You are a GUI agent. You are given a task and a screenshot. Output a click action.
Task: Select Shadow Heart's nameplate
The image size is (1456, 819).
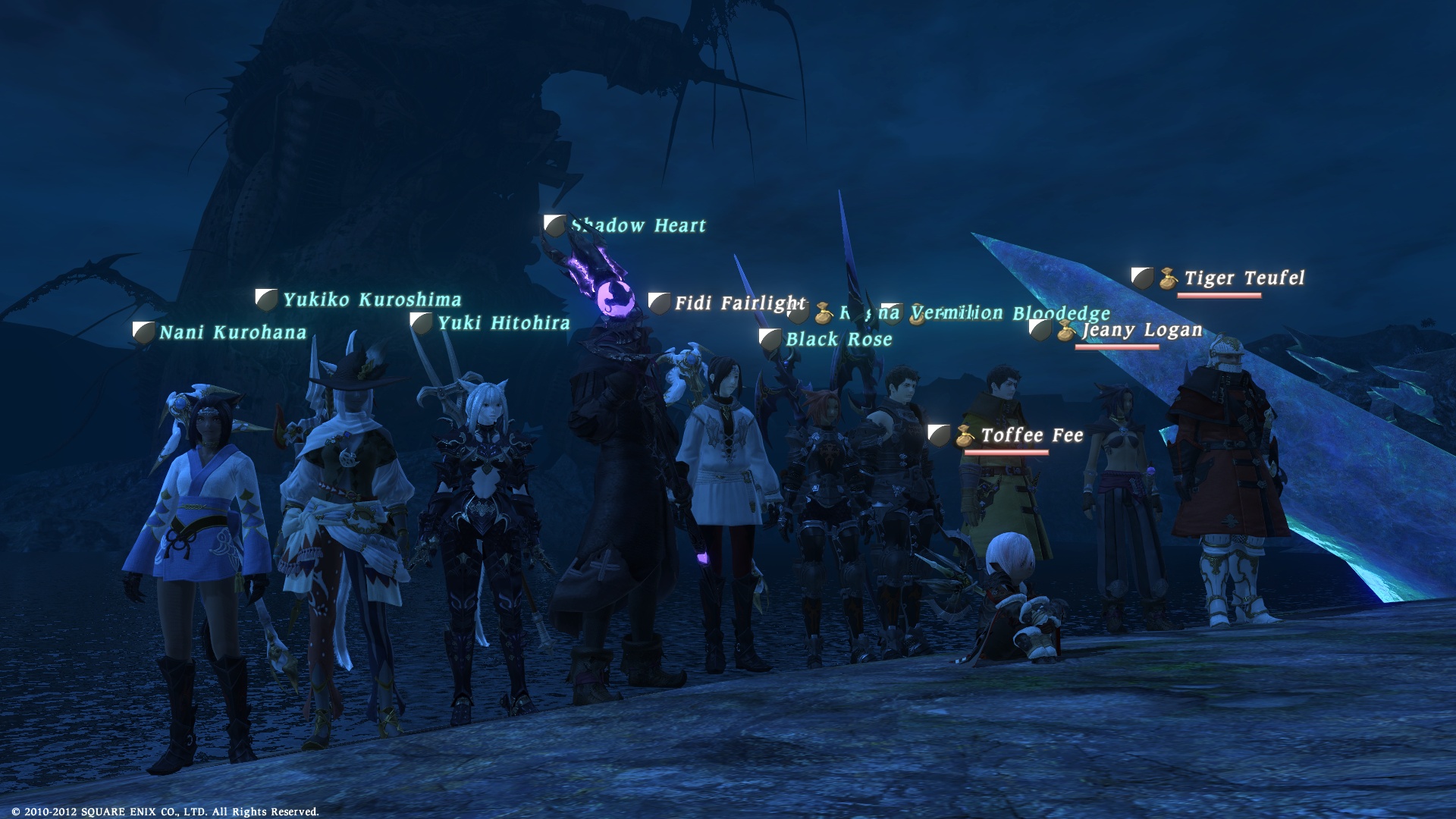(x=639, y=225)
